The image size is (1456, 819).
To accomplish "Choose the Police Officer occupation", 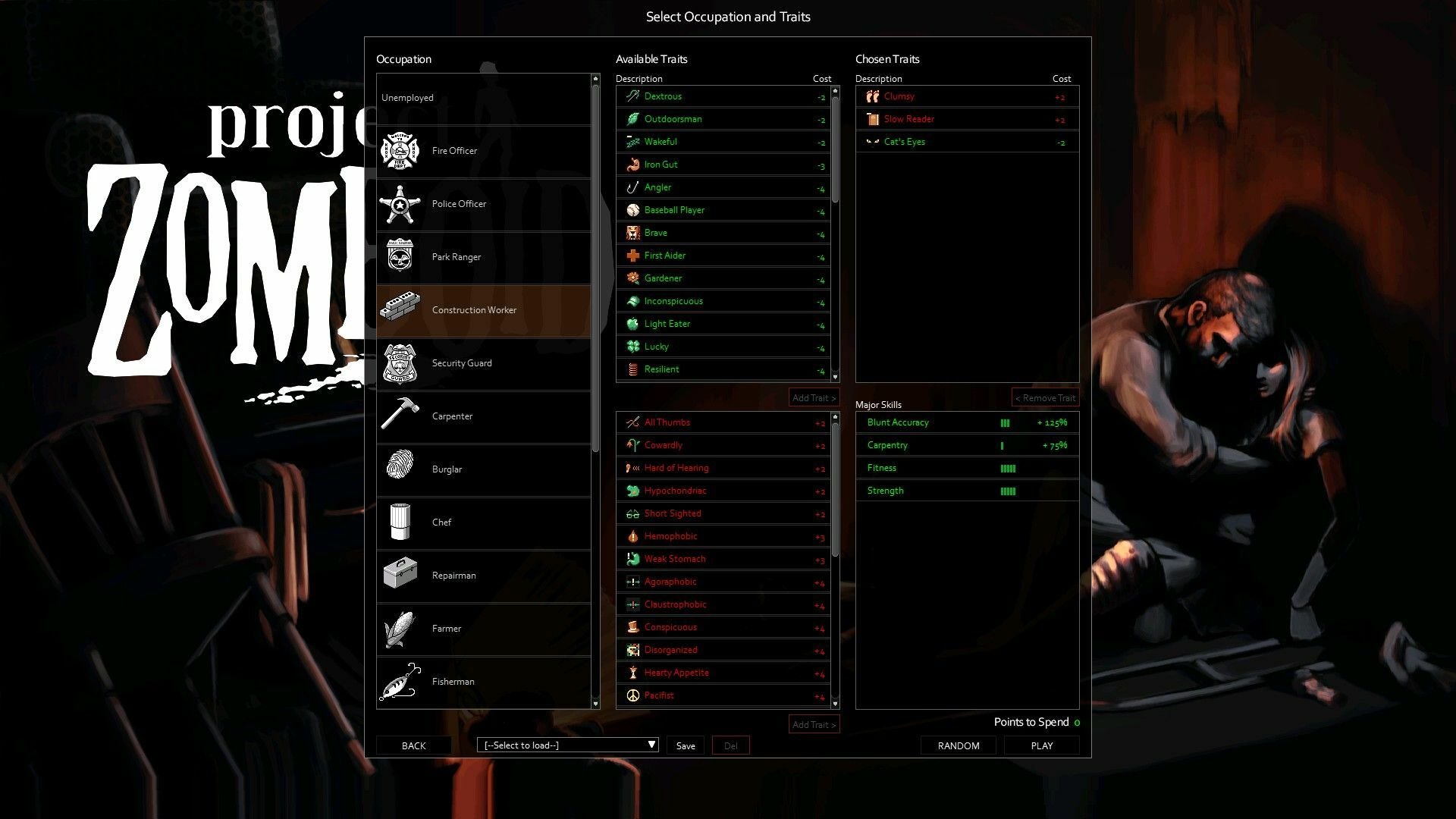I will pyautogui.click(x=483, y=204).
